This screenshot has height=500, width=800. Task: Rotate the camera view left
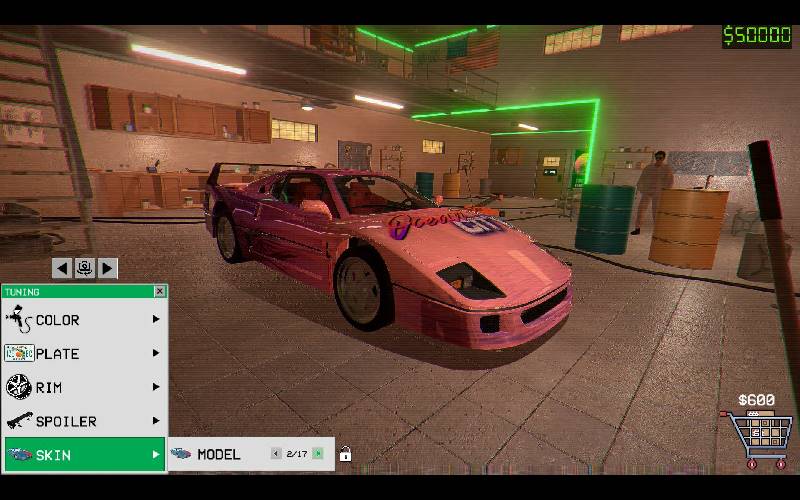coord(62,268)
